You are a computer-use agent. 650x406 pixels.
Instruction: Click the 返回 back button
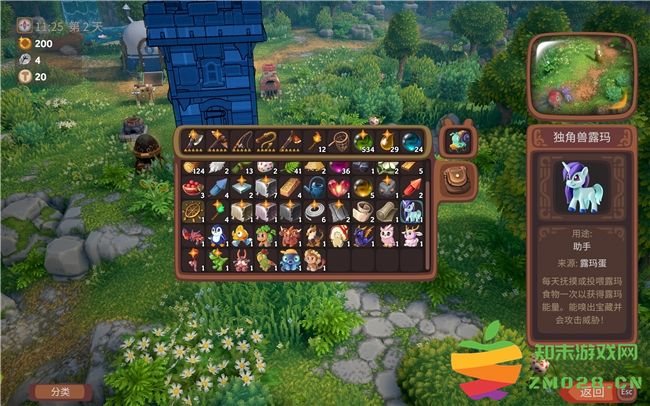(x=592, y=391)
